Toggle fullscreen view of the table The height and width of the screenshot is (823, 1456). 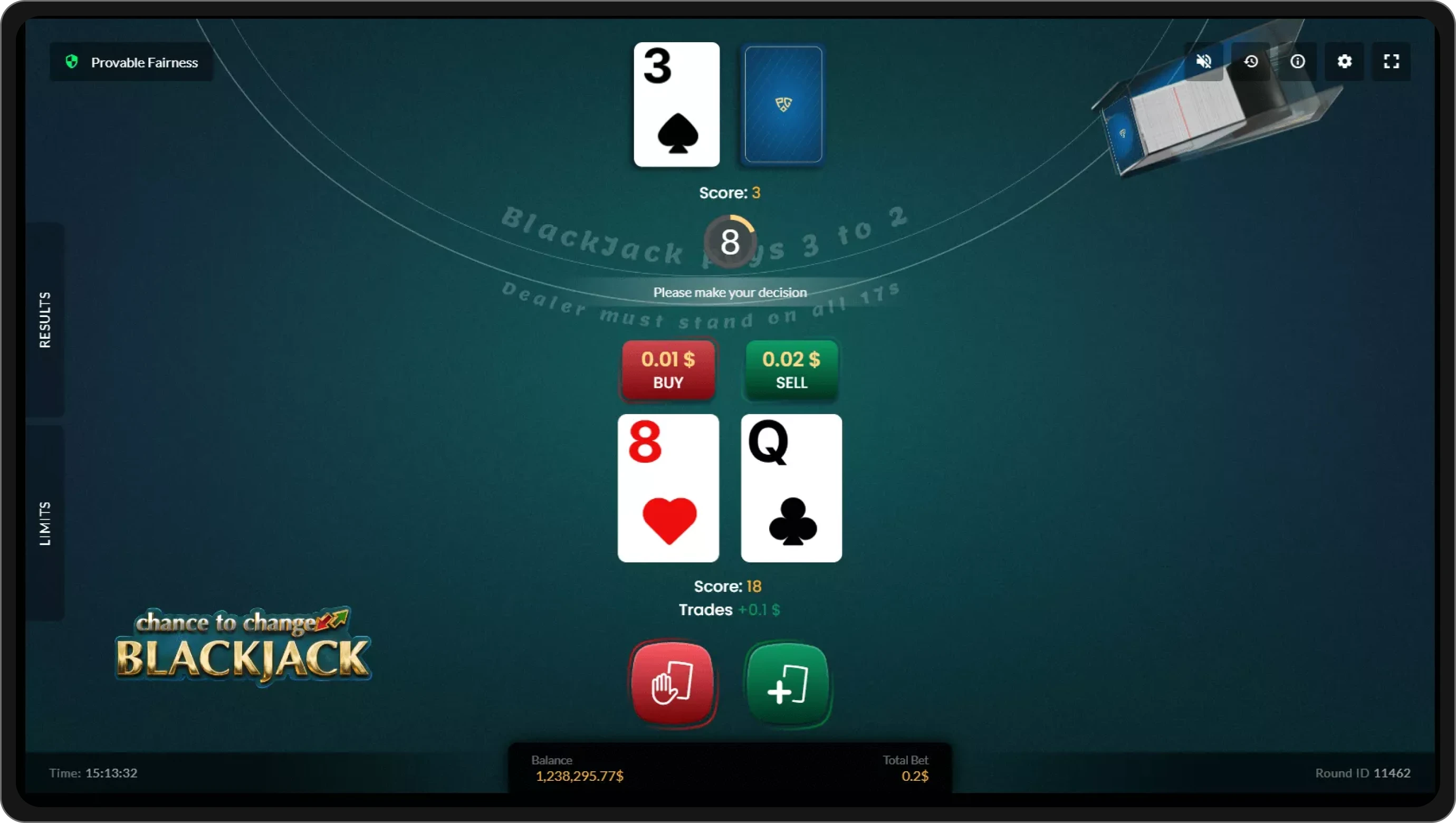[x=1392, y=61]
